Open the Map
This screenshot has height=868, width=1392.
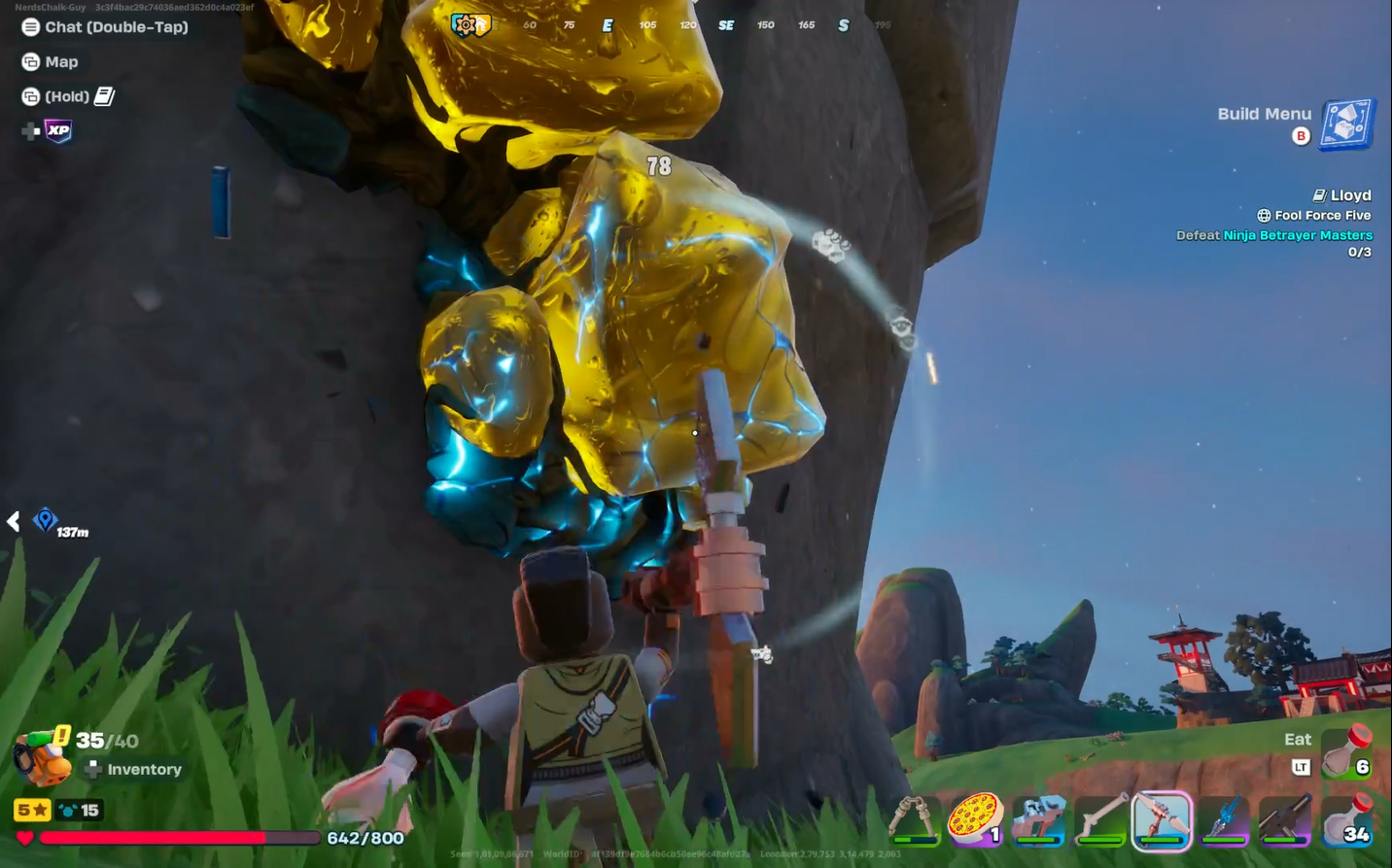51,61
